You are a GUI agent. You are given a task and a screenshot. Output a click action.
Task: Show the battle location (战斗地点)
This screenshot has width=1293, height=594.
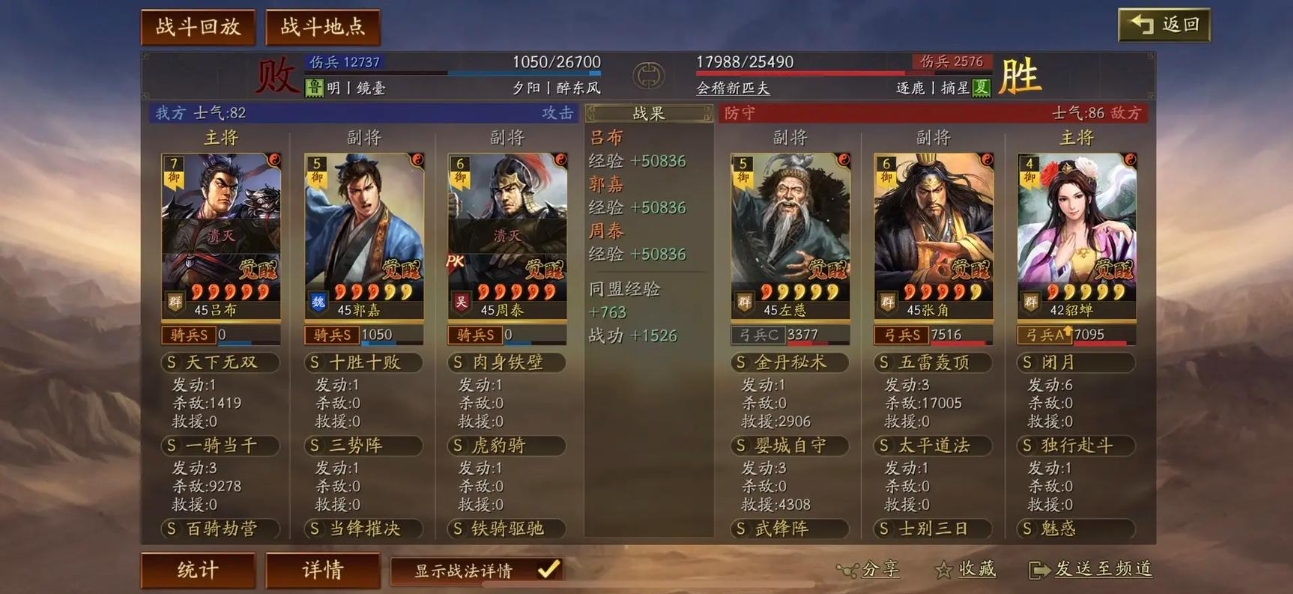[x=322, y=27]
